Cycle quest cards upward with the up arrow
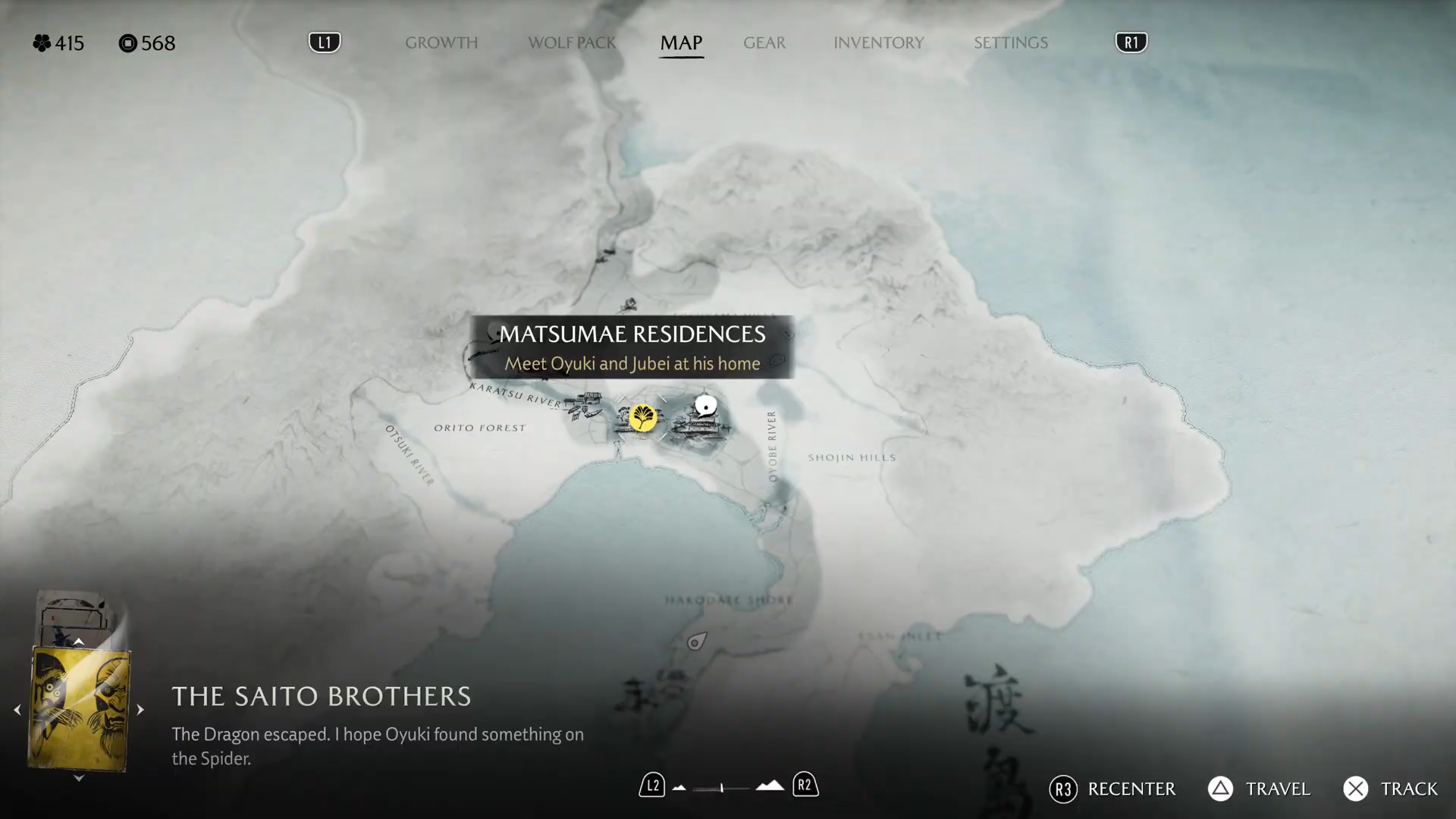 click(x=79, y=642)
